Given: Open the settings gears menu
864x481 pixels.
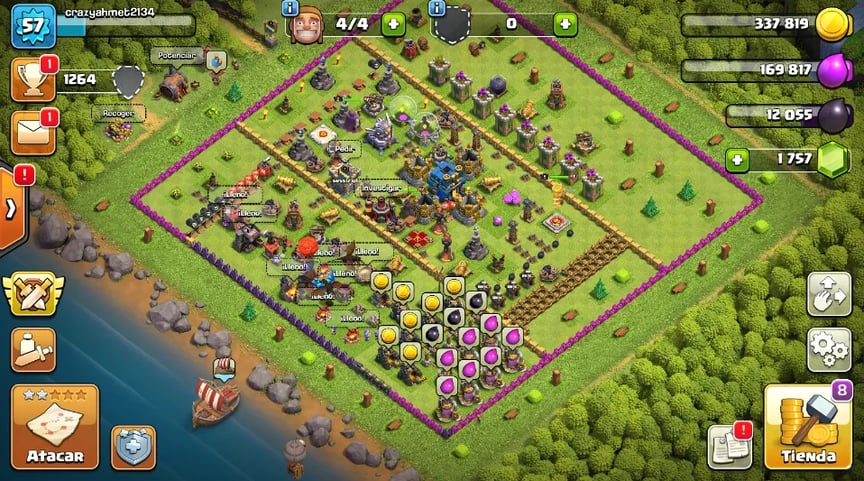Looking at the screenshot, I should (829, 348).
